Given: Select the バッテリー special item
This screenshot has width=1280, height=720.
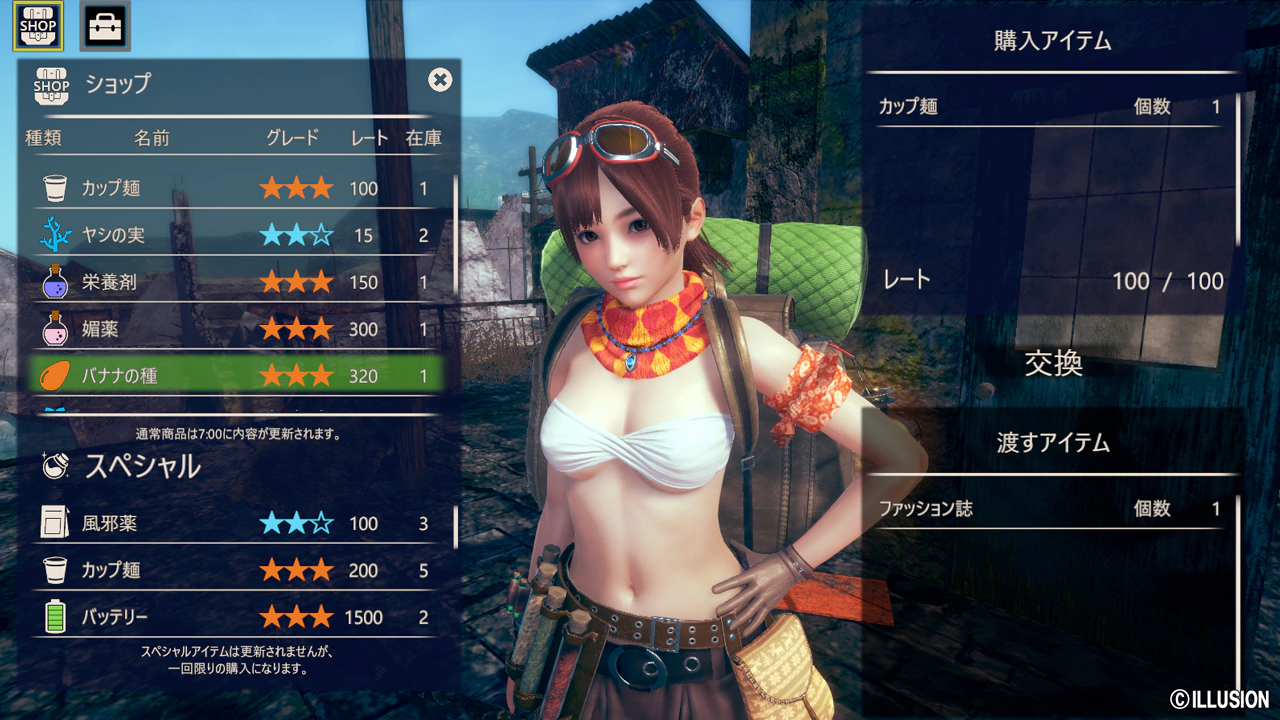Looking at the screenshot, I should tap(236, 617).
